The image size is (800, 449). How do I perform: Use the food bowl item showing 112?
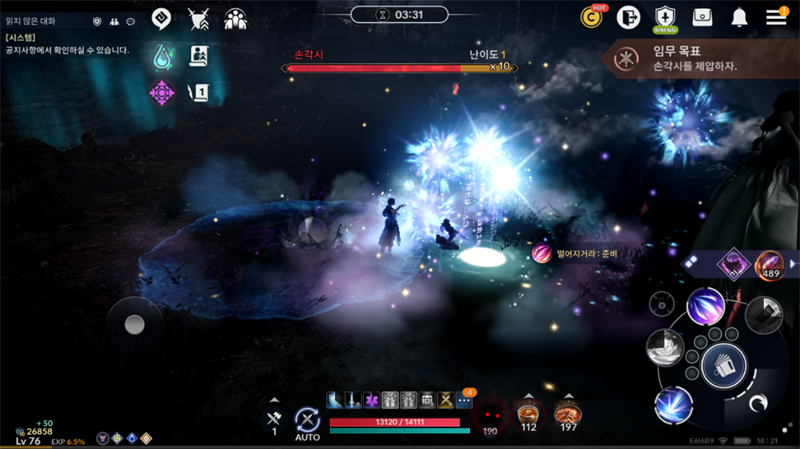pyautogui.click(x=528, y=413)
